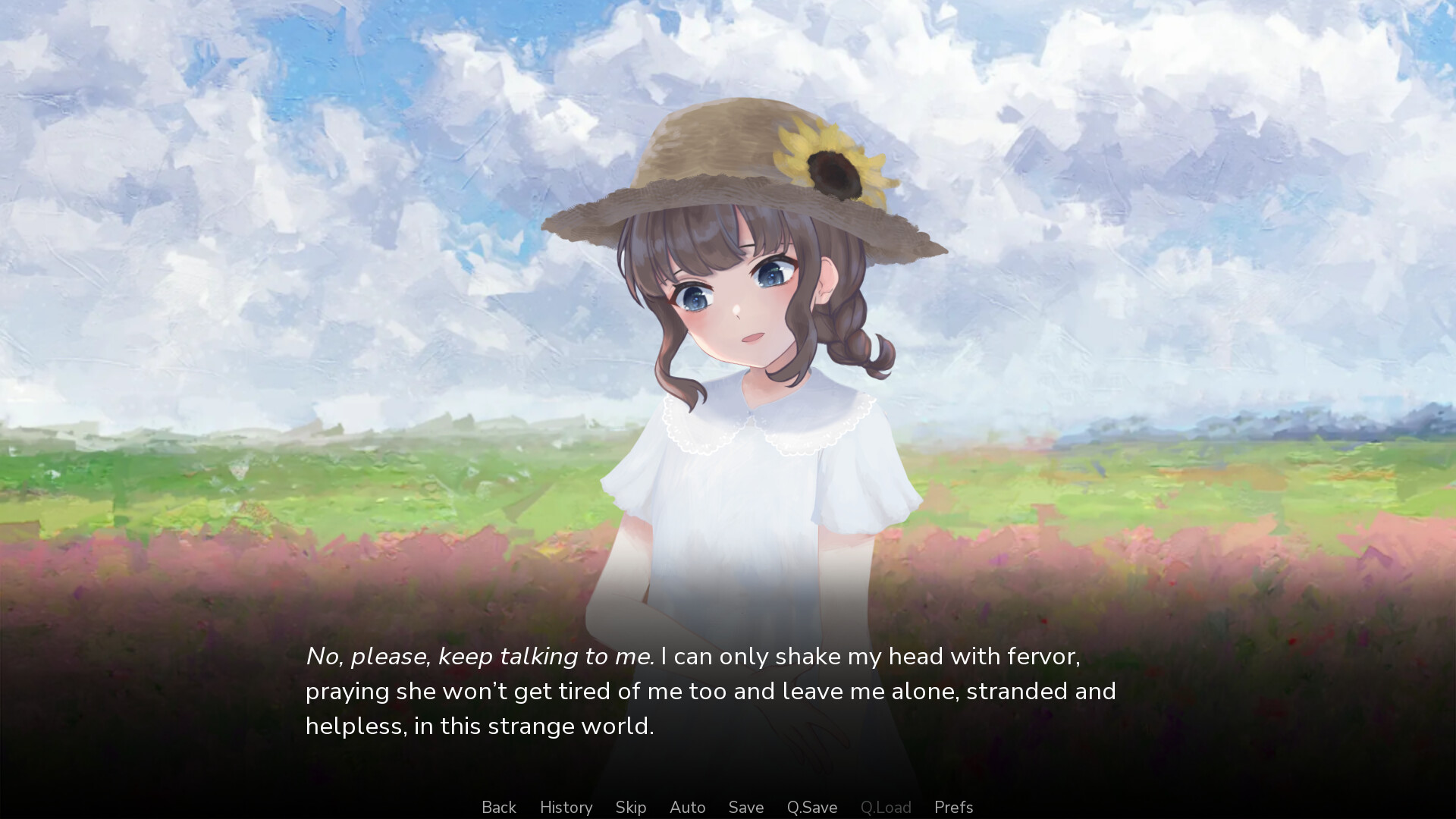Screen dimensions: 1456x819
Task: Click the grayed-out Q.Load option
Action: (x=885, y=807)
